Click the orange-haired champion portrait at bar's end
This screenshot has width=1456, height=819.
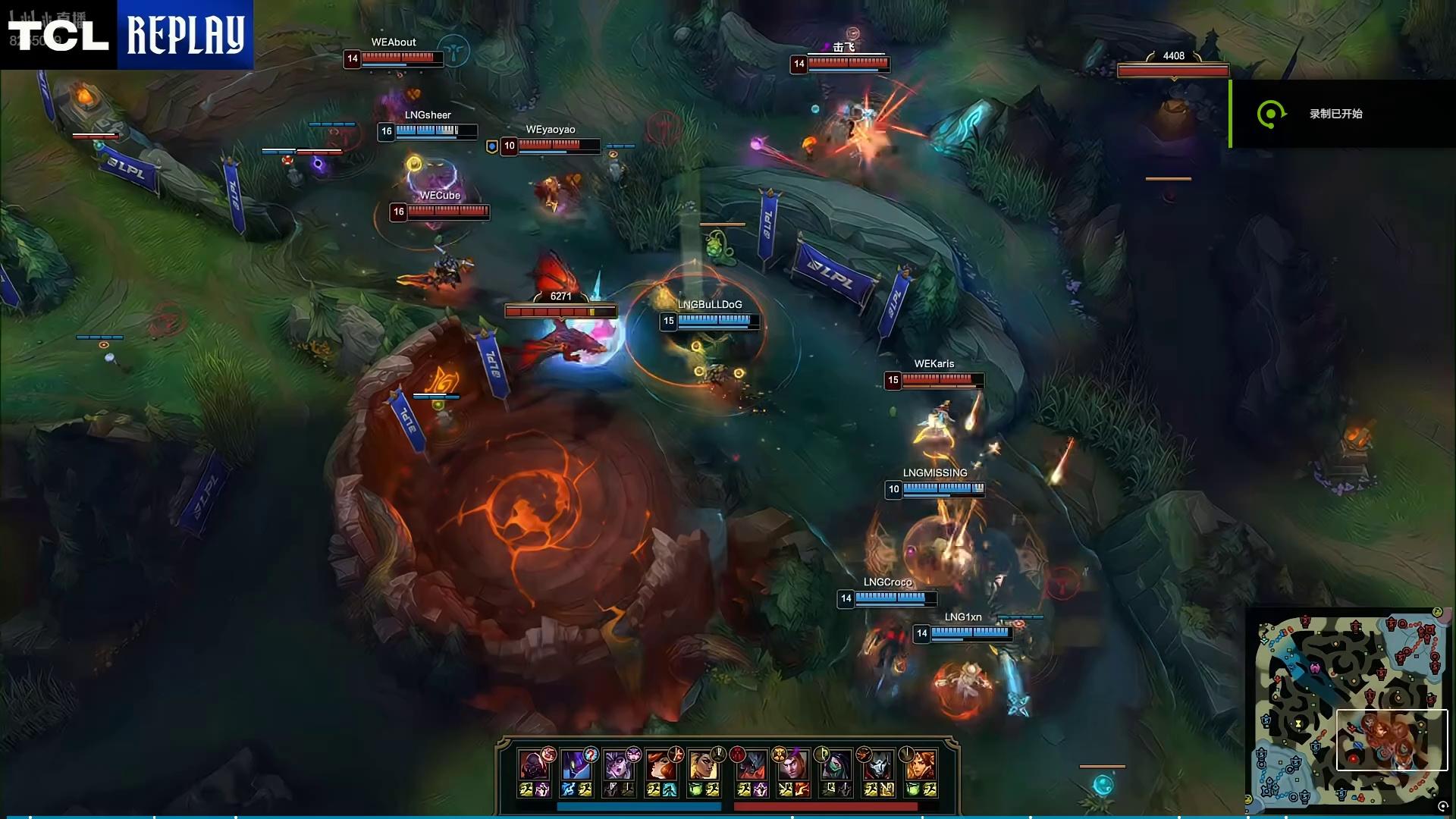pyautogui.click(x=921, y=766)
